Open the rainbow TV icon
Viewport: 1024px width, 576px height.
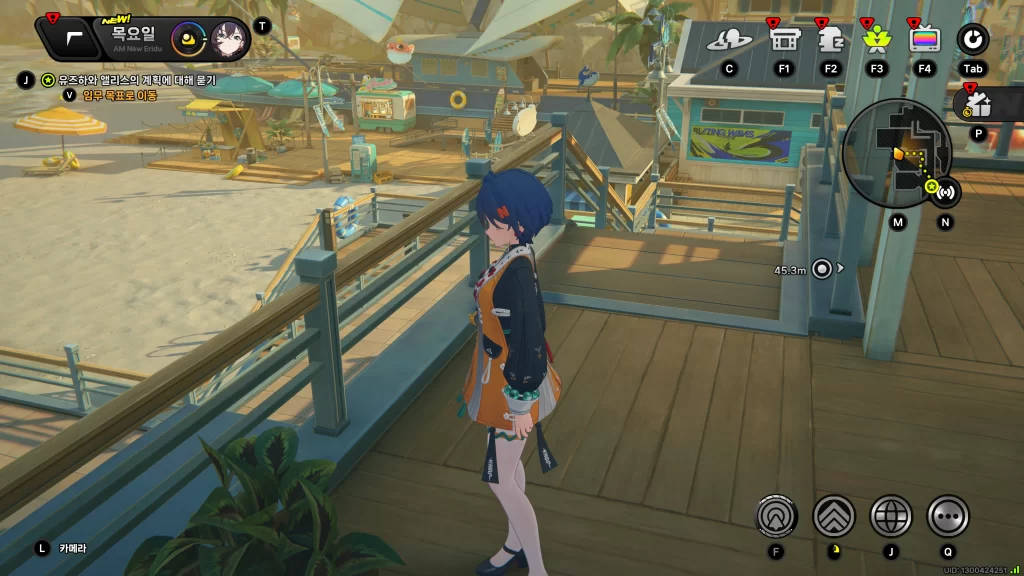tap(925, 40)
